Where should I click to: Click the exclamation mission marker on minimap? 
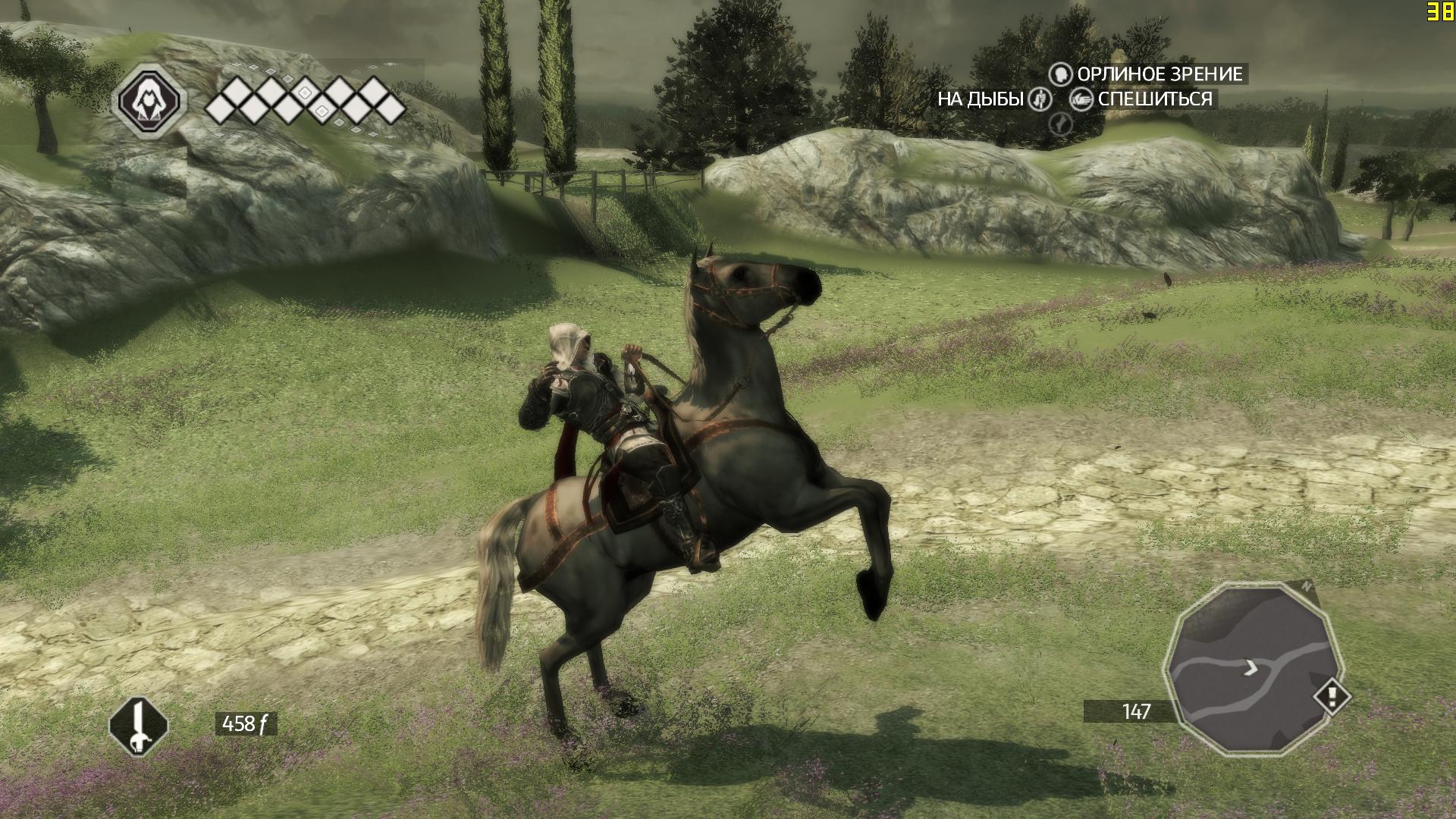point(1332,695)
